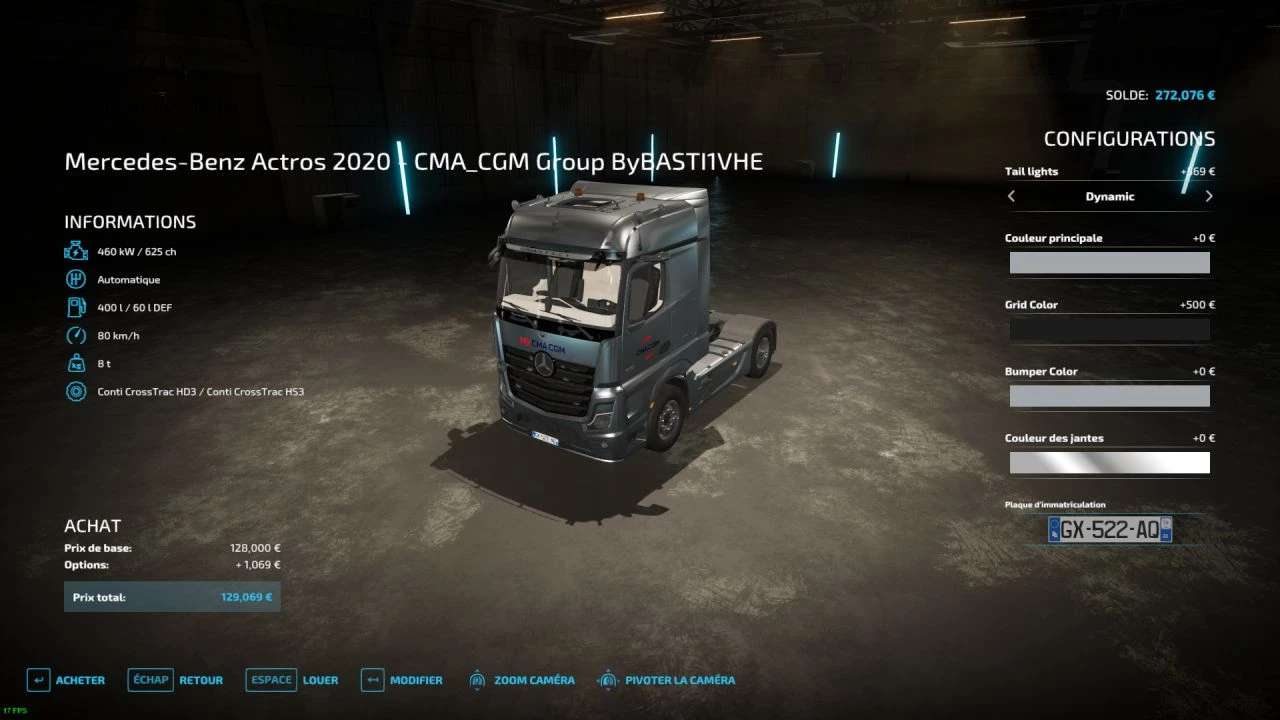The width and height of the screenshot is (1280, 720).
Task: Click the fuel tank icon near 400 l
Action: tap(75, 307)
